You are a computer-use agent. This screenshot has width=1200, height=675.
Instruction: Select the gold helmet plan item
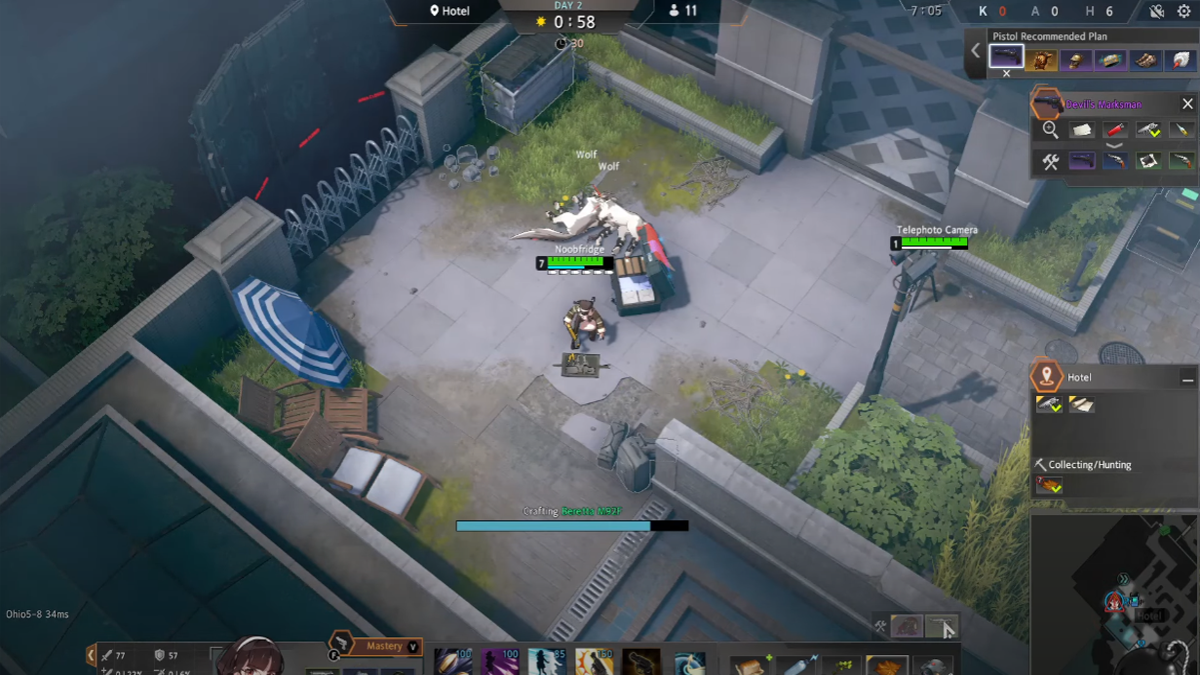pos(1075,60)
